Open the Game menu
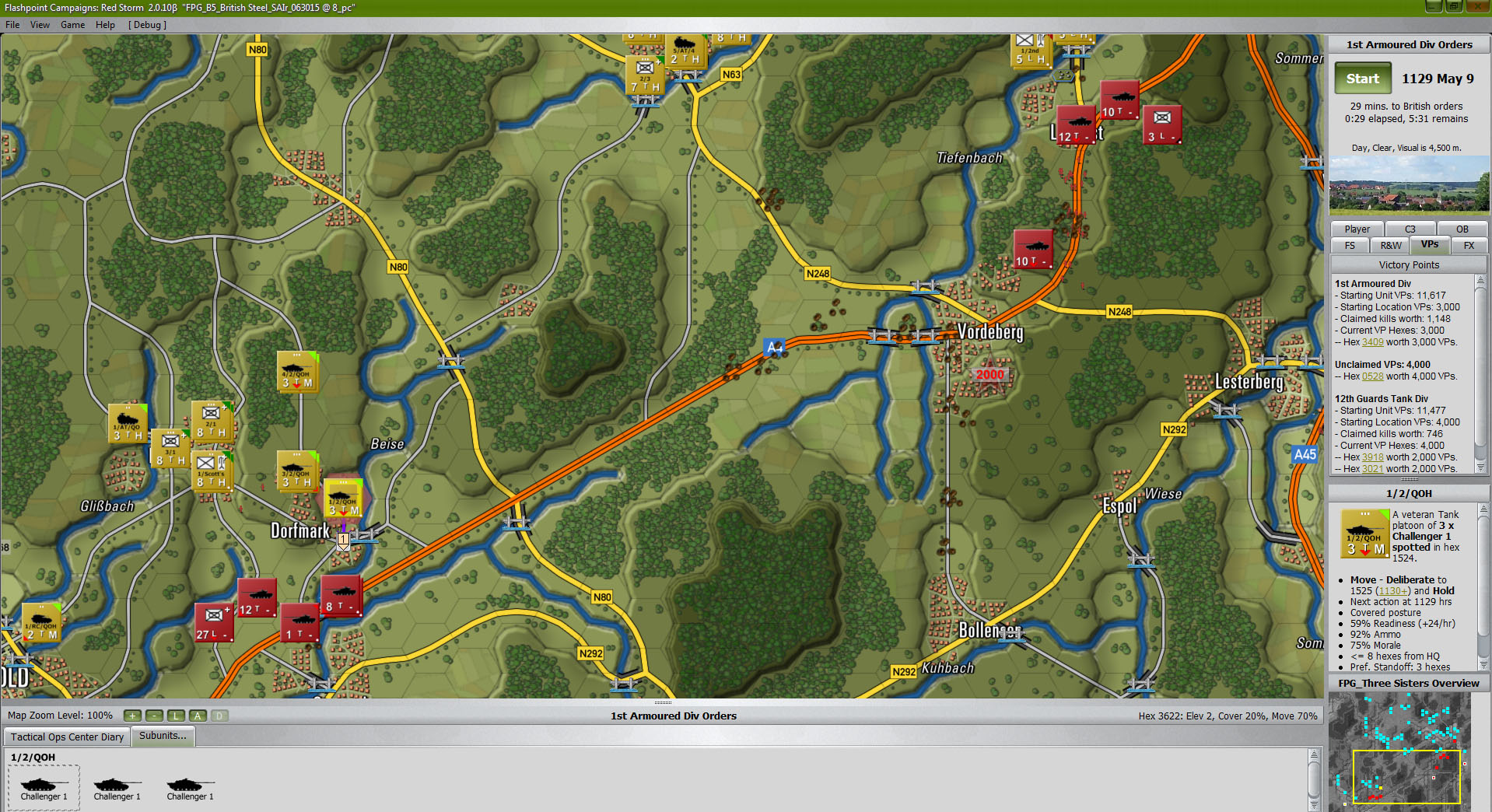The height and width of the screenshot is (812, 1492). [x=72, y=24]
